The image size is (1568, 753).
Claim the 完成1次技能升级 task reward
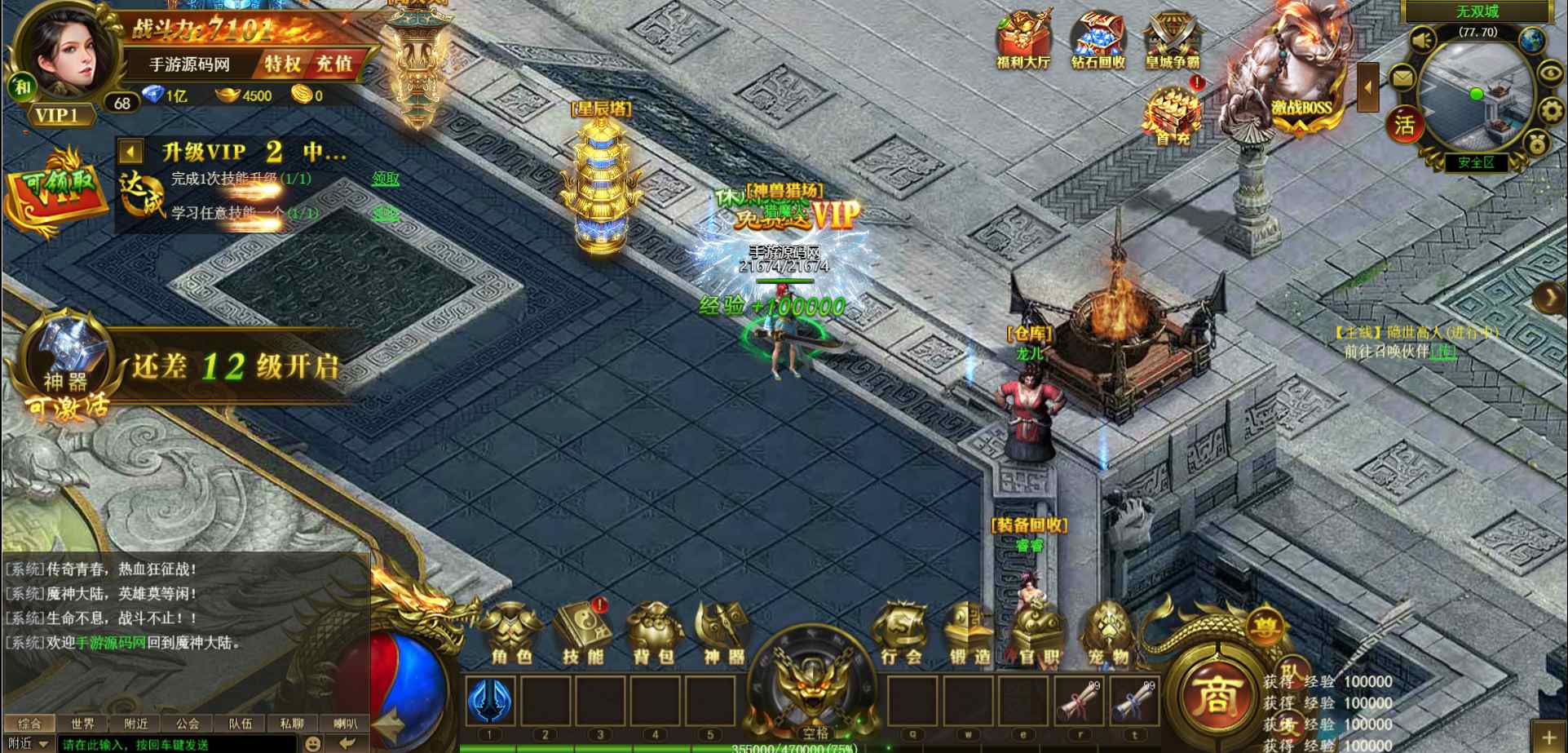pyautogui.click(x=386, y=179)
